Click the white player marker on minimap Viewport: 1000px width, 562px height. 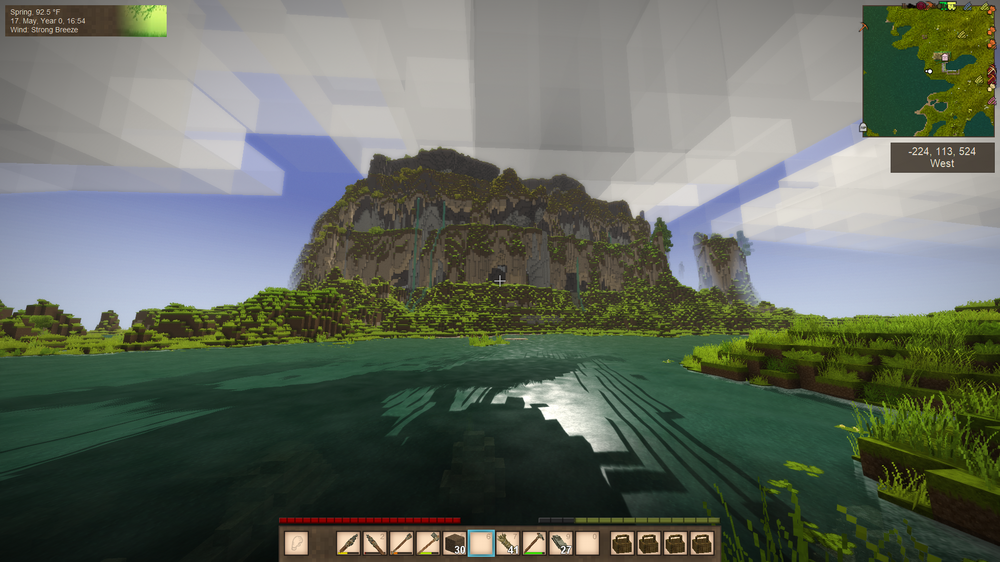tap(929, 71)
